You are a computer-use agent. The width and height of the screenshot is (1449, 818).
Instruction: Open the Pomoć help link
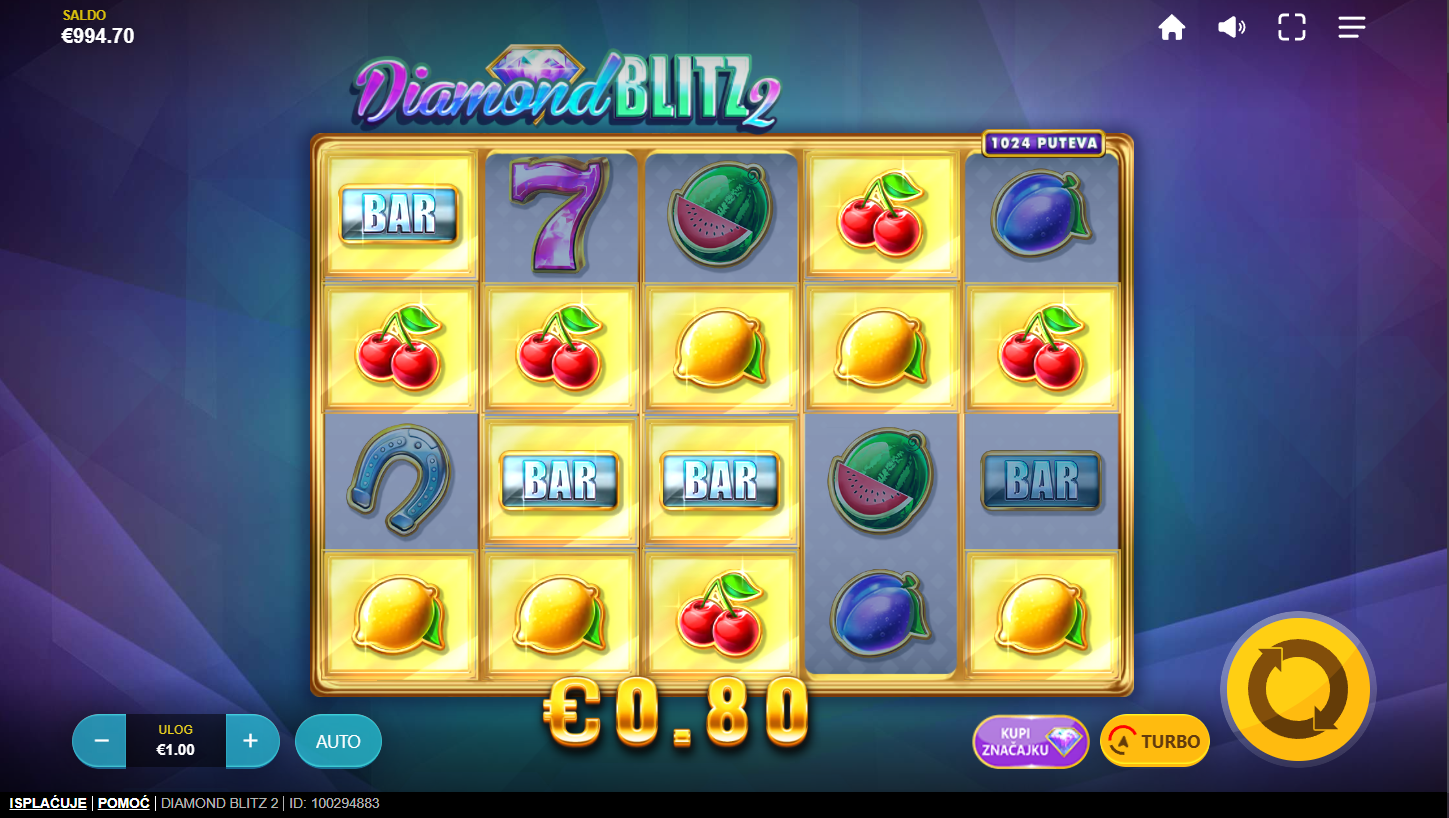click(x=124, y=803)
